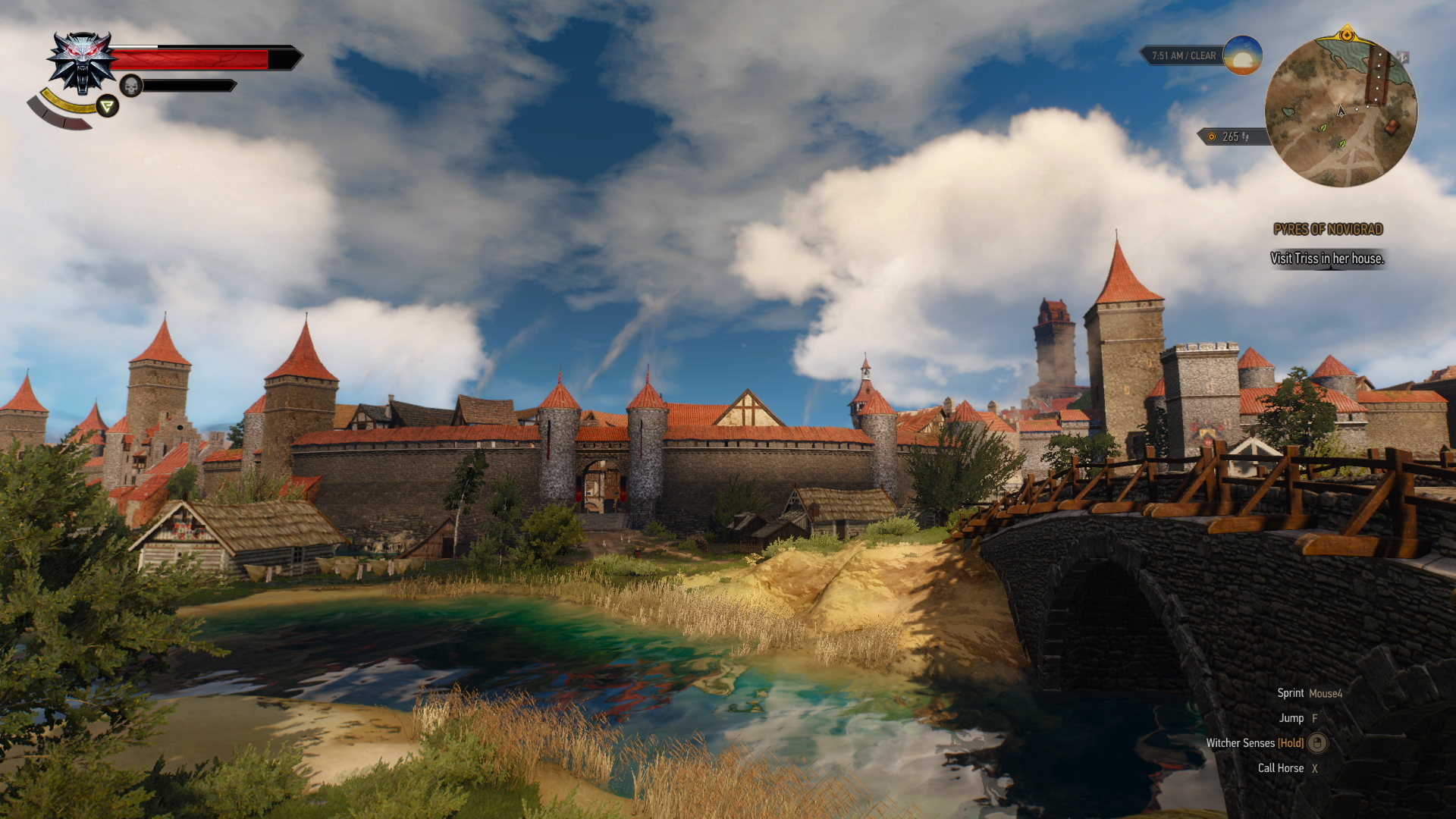Select the glowing yellow triangle sign icon

pyautogui.click(x=108, y=106)
